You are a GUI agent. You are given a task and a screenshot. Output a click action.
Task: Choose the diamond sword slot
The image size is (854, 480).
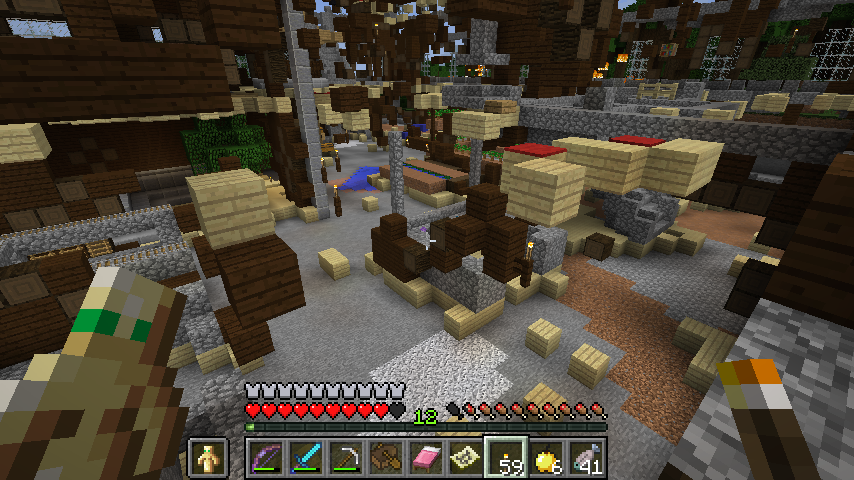306,459
